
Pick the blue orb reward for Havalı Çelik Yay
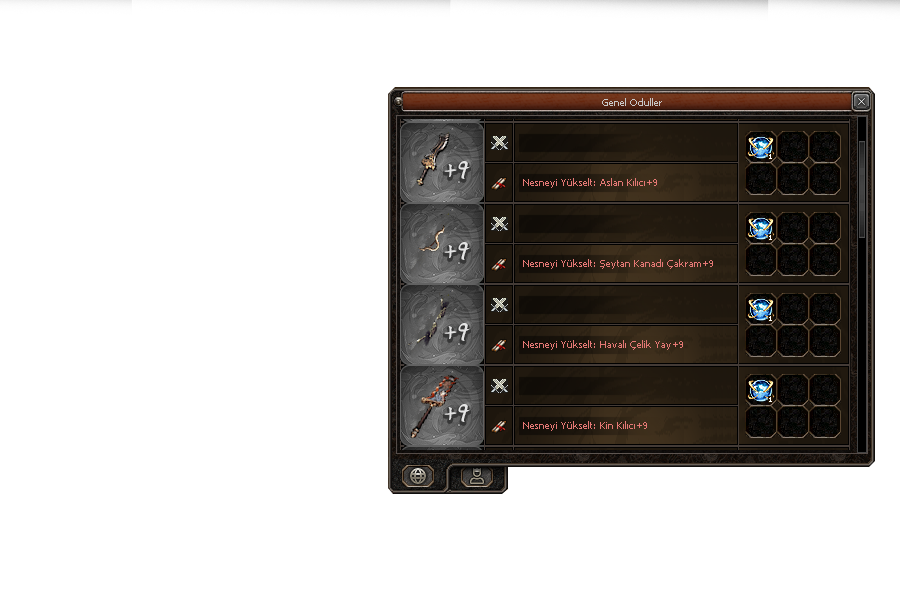tap(761, 309)
